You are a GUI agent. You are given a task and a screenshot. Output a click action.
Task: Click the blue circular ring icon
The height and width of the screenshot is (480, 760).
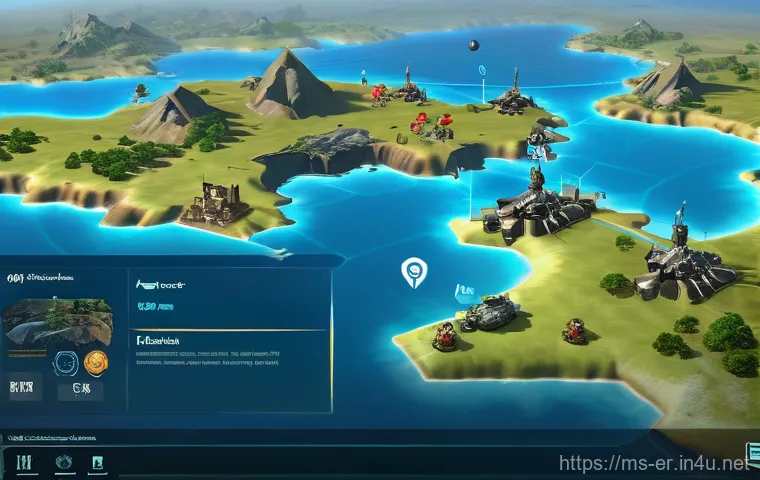(63, 363)
